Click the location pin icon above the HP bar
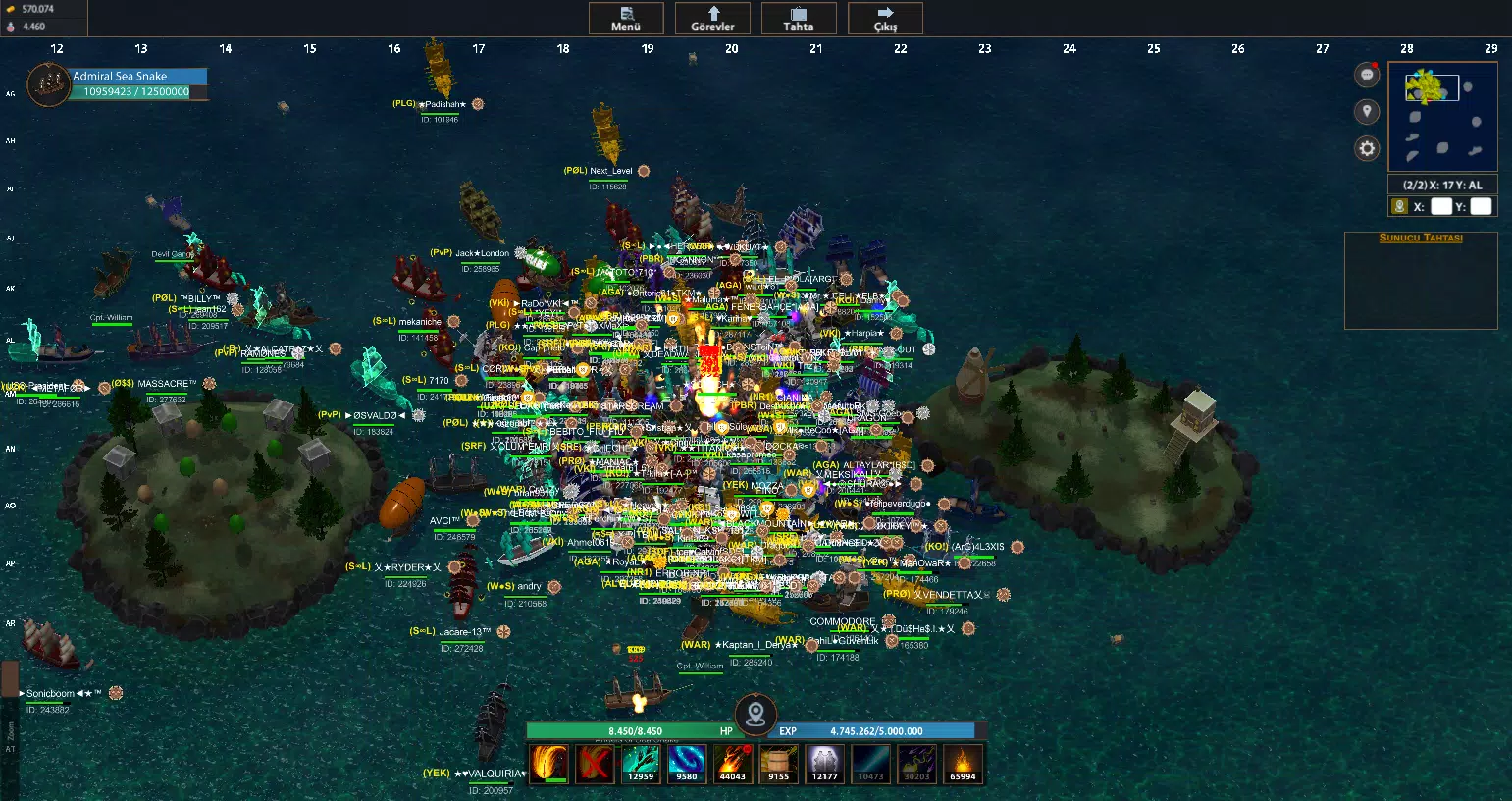Image resolution: width=1512 pixels, height=801 pixels. click(756, 715)
